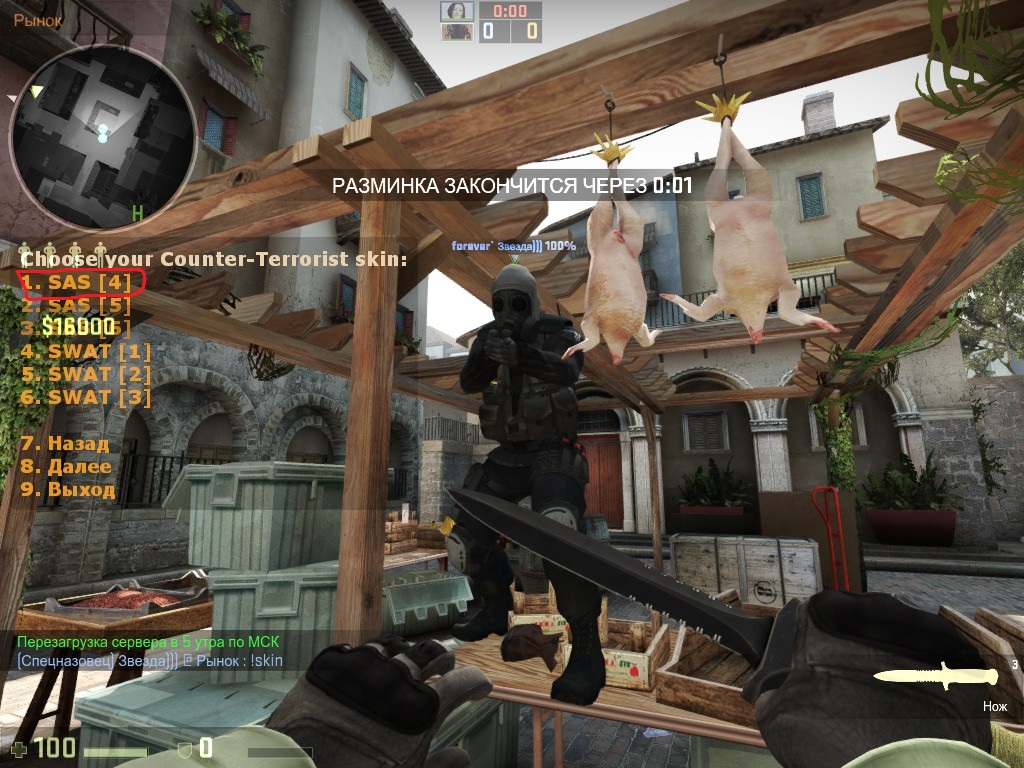Click the top player avatar on the scoreboard
The height and width of the screenshot is (768, 1024).
[x=457, y=11]
